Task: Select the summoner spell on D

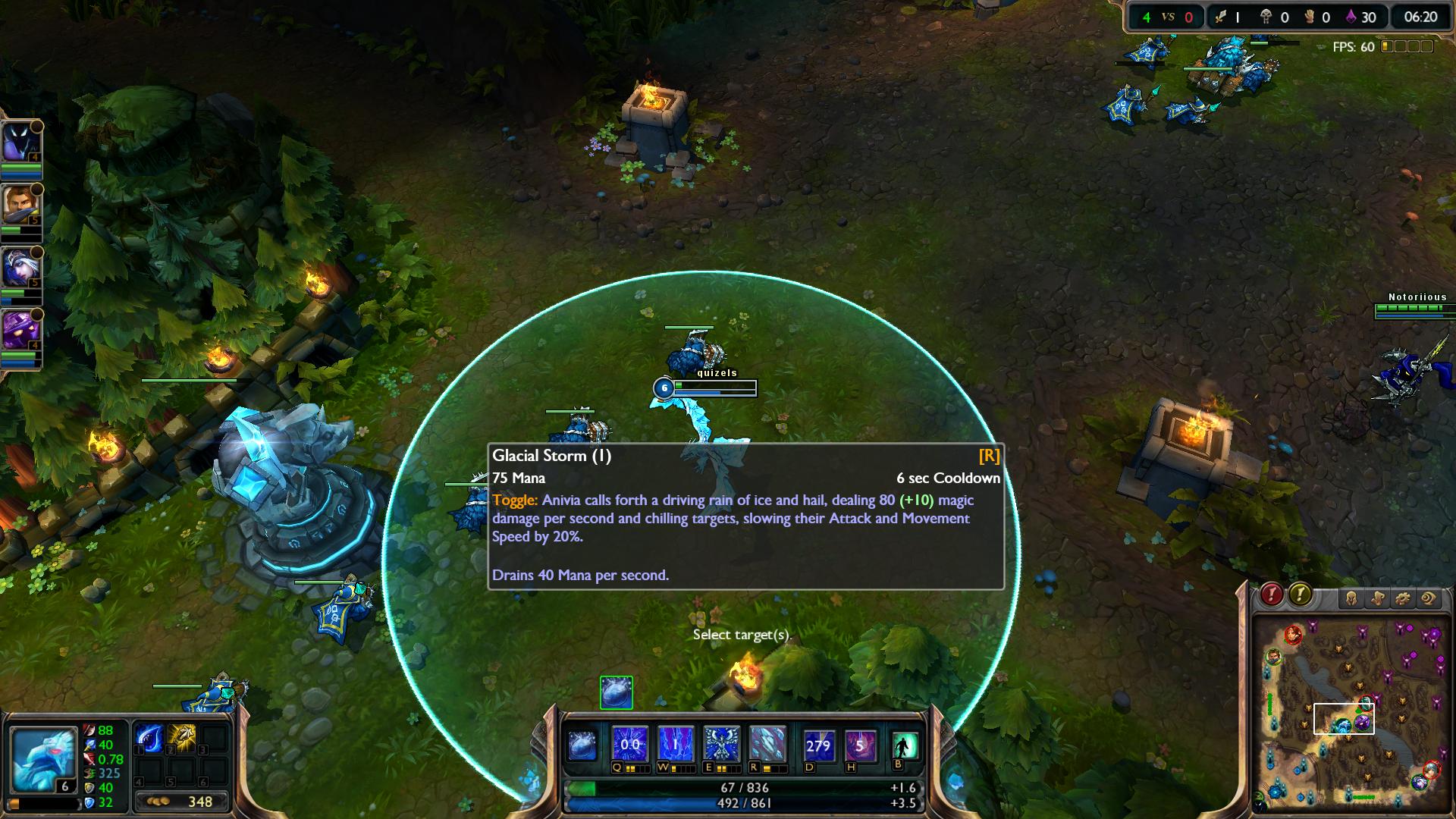Action: (818, 745)
